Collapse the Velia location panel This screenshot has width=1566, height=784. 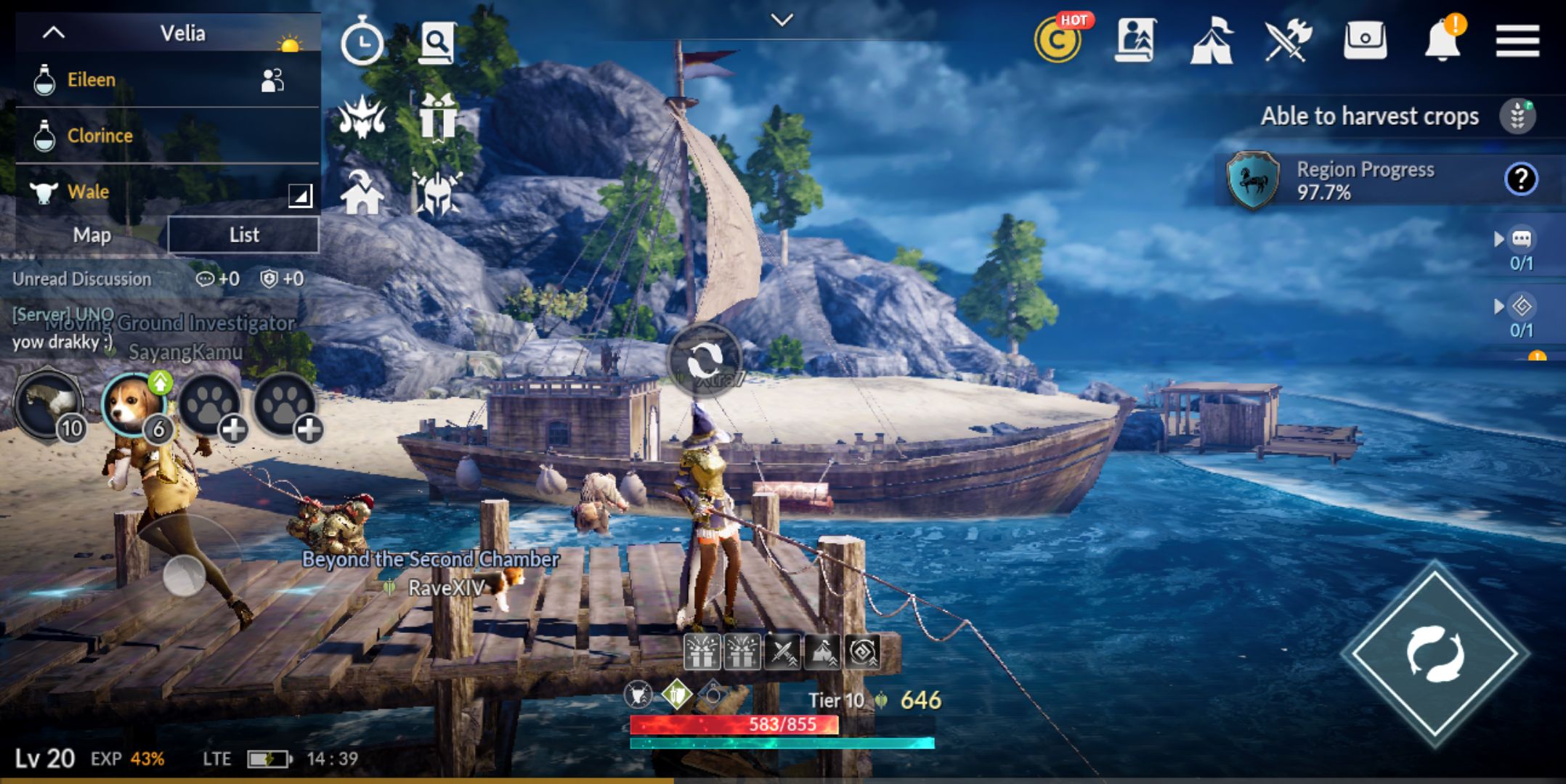coord(54,33)
